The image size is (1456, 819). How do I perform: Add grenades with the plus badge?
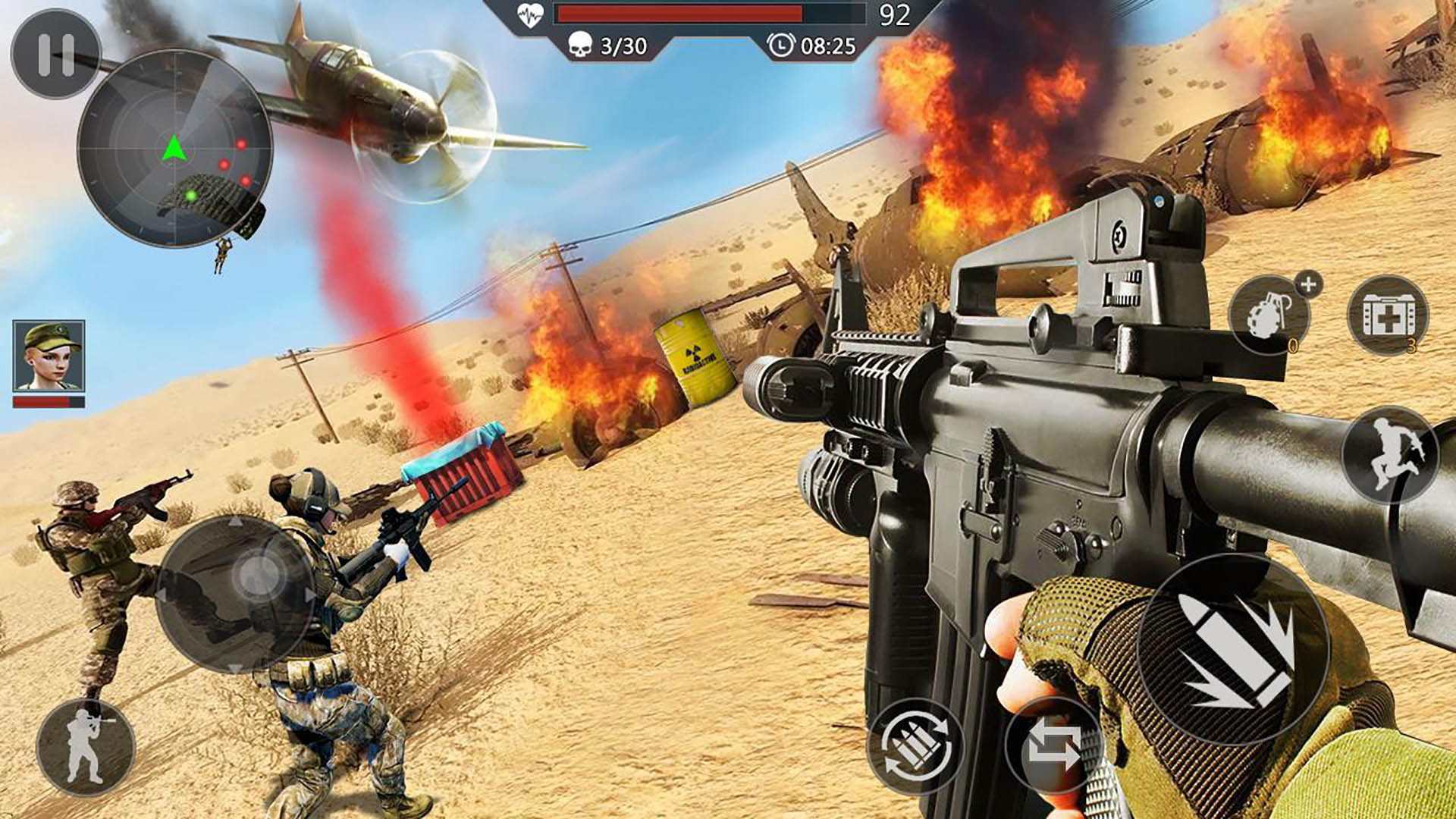pyautogui.click(x=1308, y=285)
